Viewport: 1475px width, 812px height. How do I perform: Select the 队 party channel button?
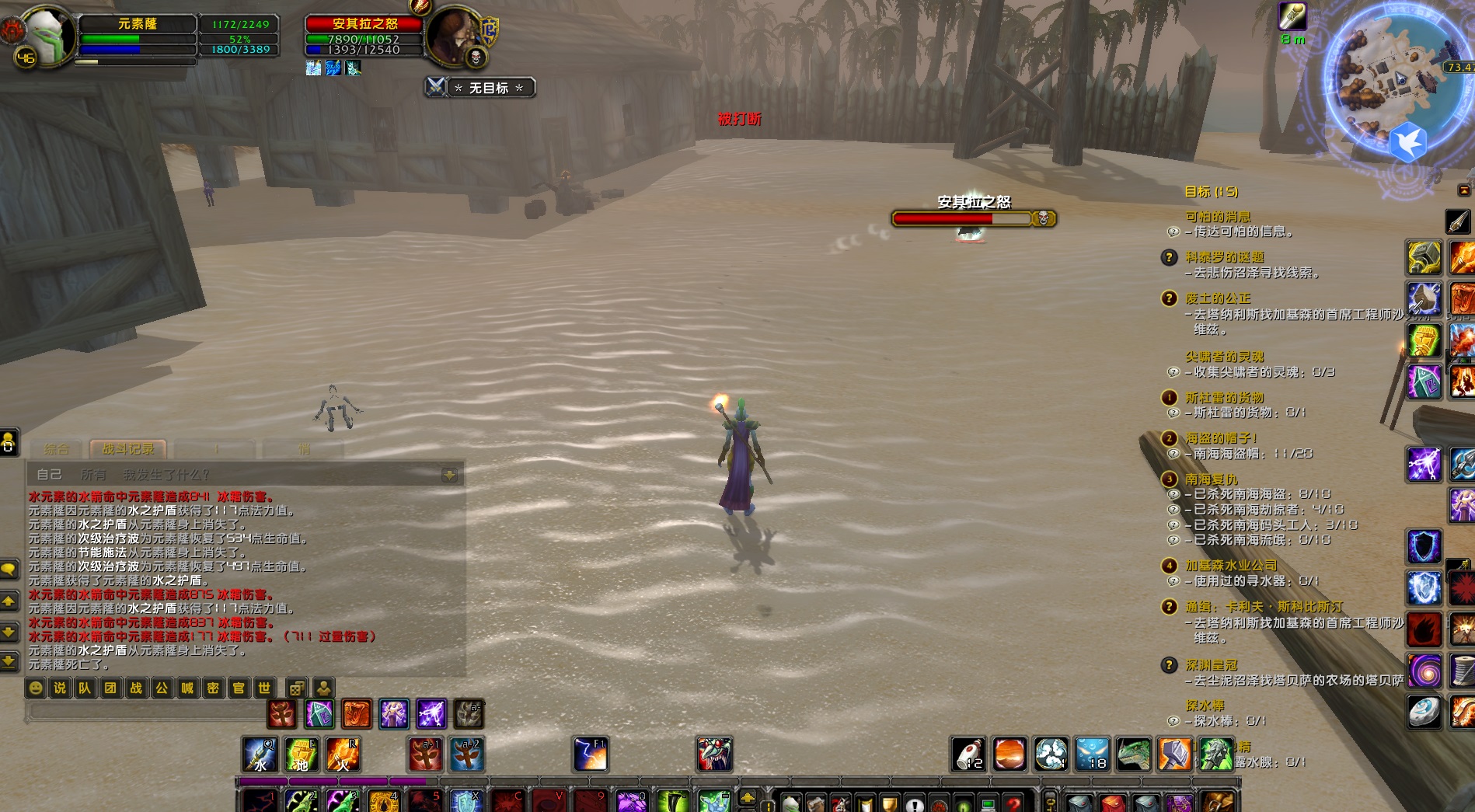(85, 688)
